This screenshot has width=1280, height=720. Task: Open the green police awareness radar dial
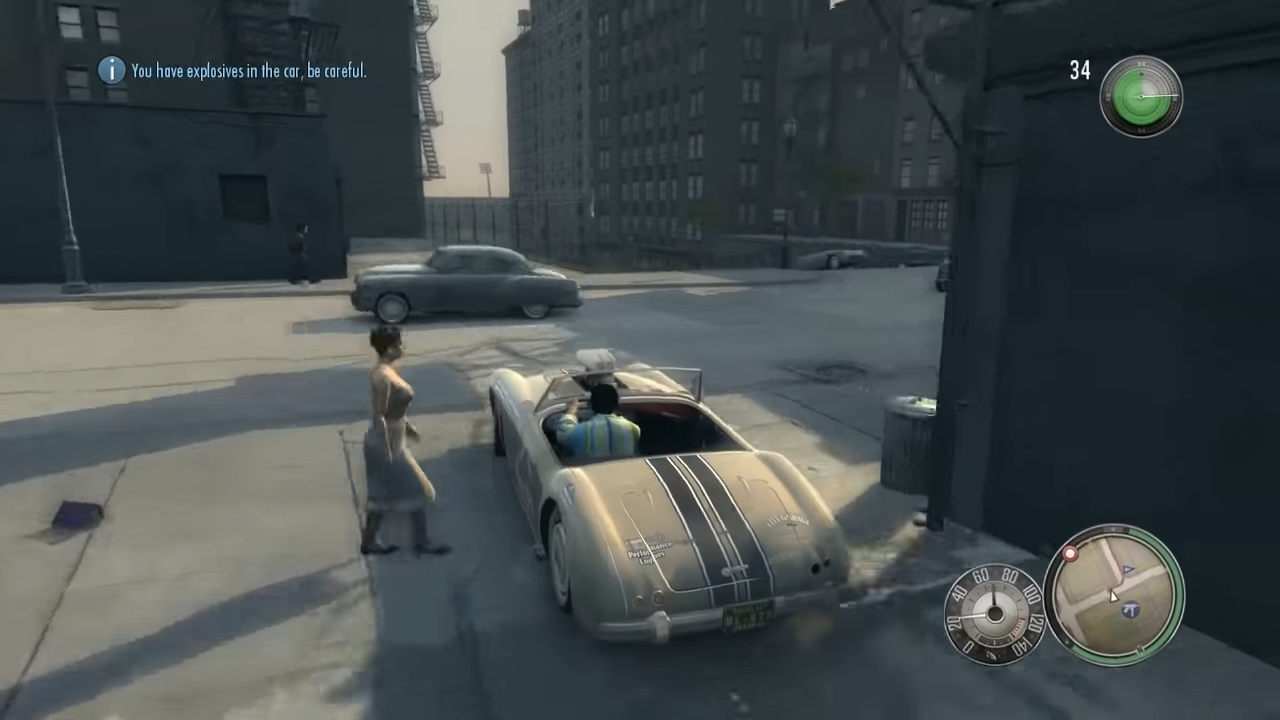click(x=1140, y=96)
